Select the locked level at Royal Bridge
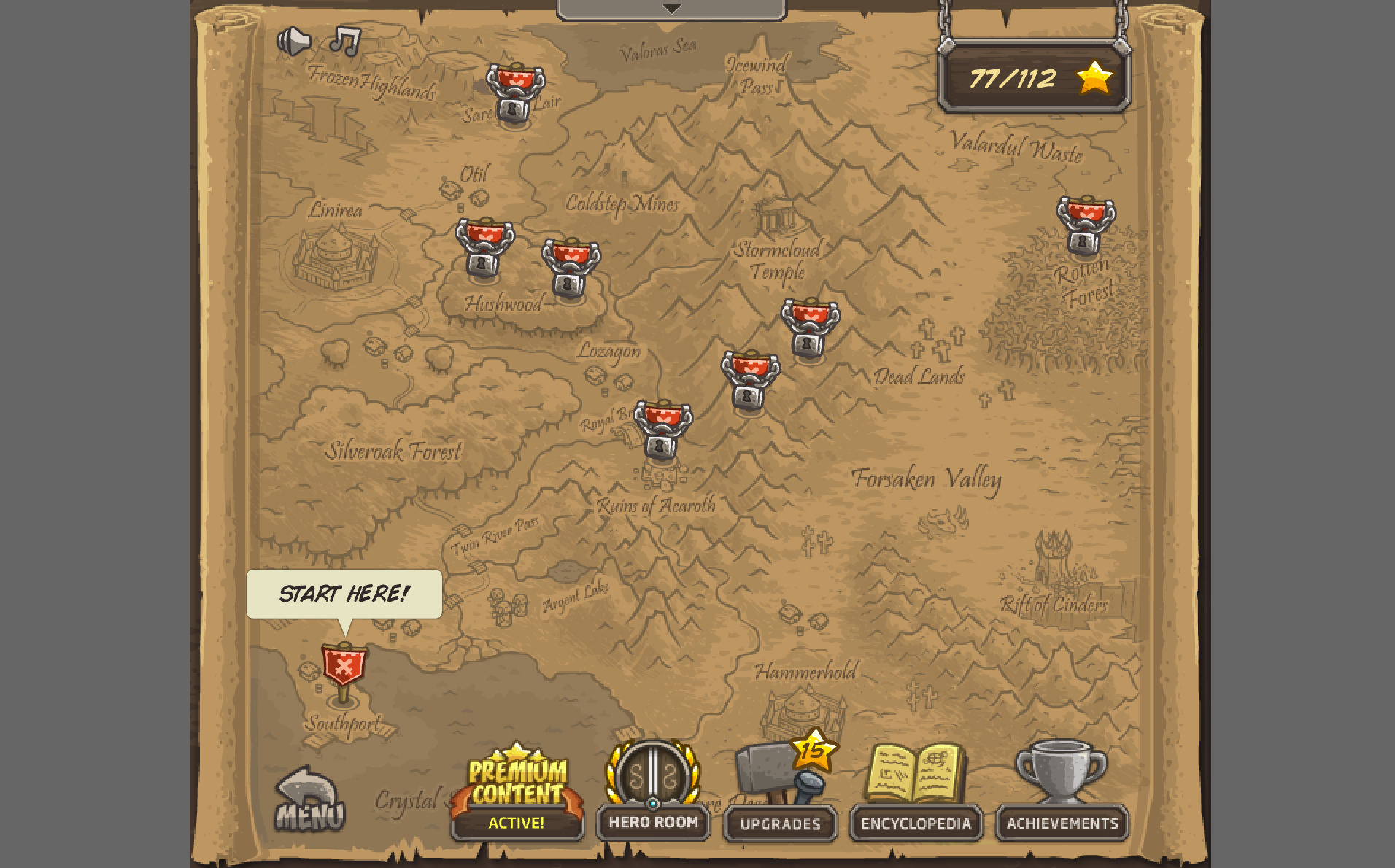1395x868 pixels. click(x=662, y=430)
